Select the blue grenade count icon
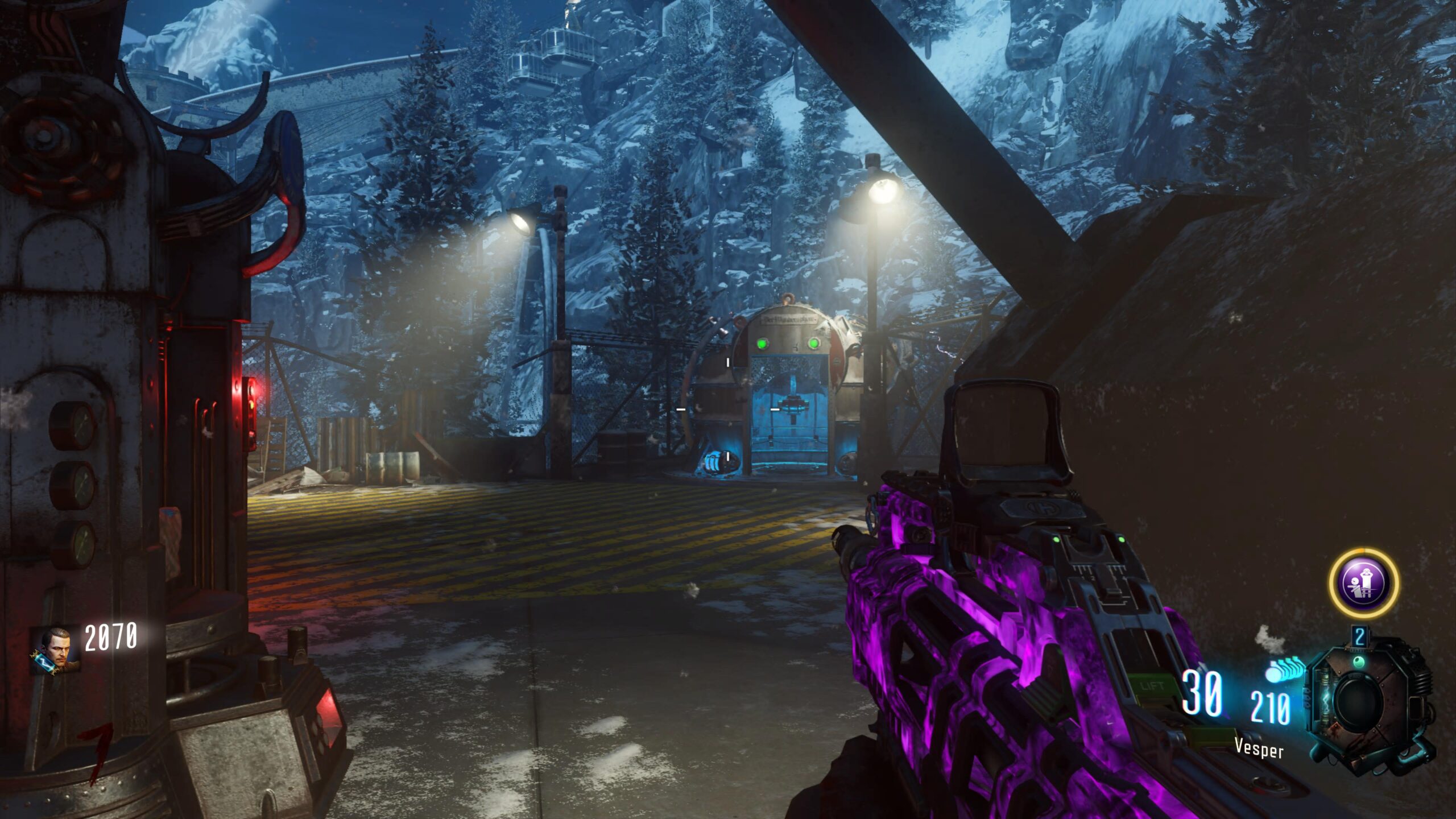 [1285, 669]
